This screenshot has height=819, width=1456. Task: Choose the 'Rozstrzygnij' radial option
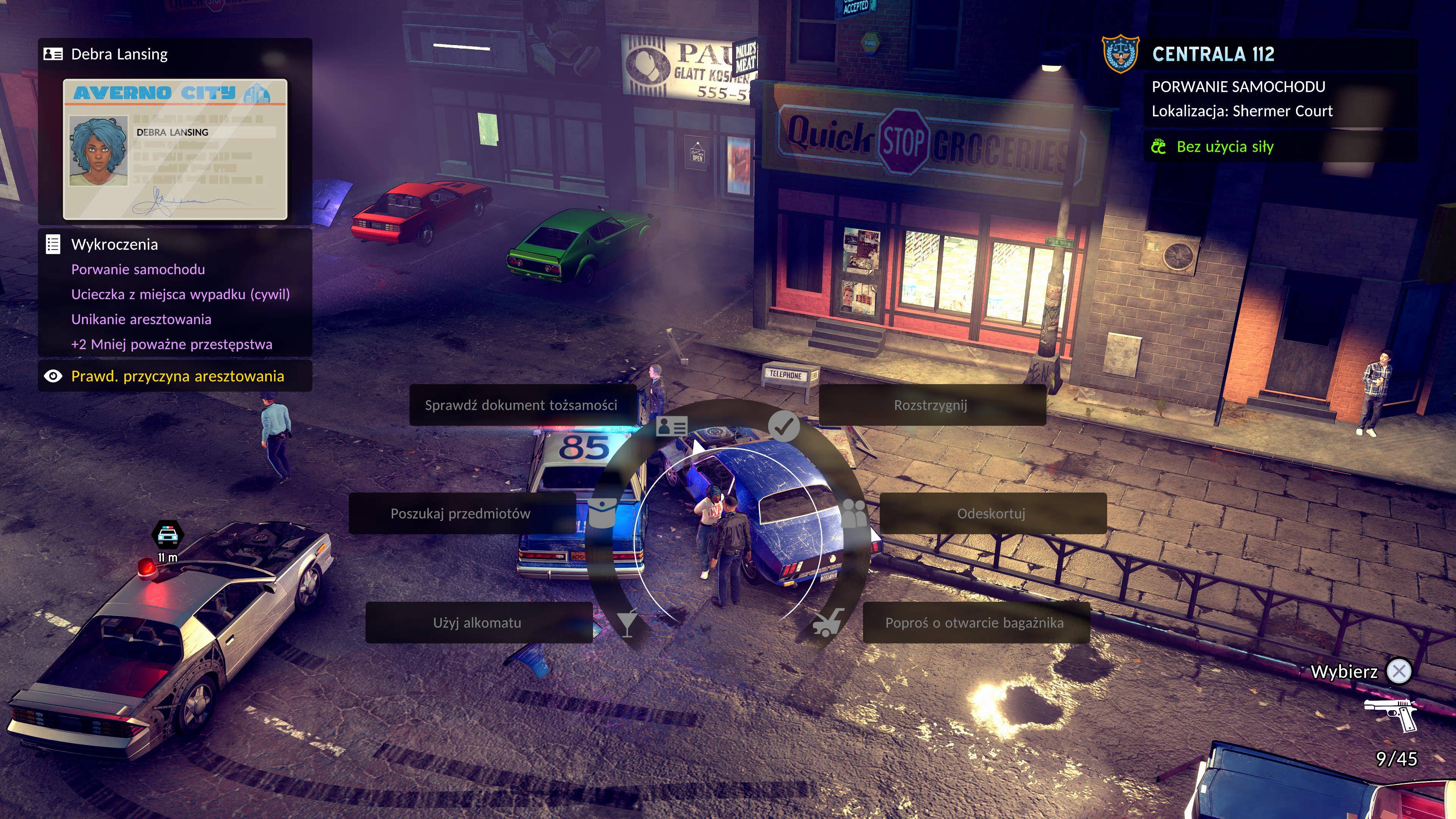tap(931, 405)
